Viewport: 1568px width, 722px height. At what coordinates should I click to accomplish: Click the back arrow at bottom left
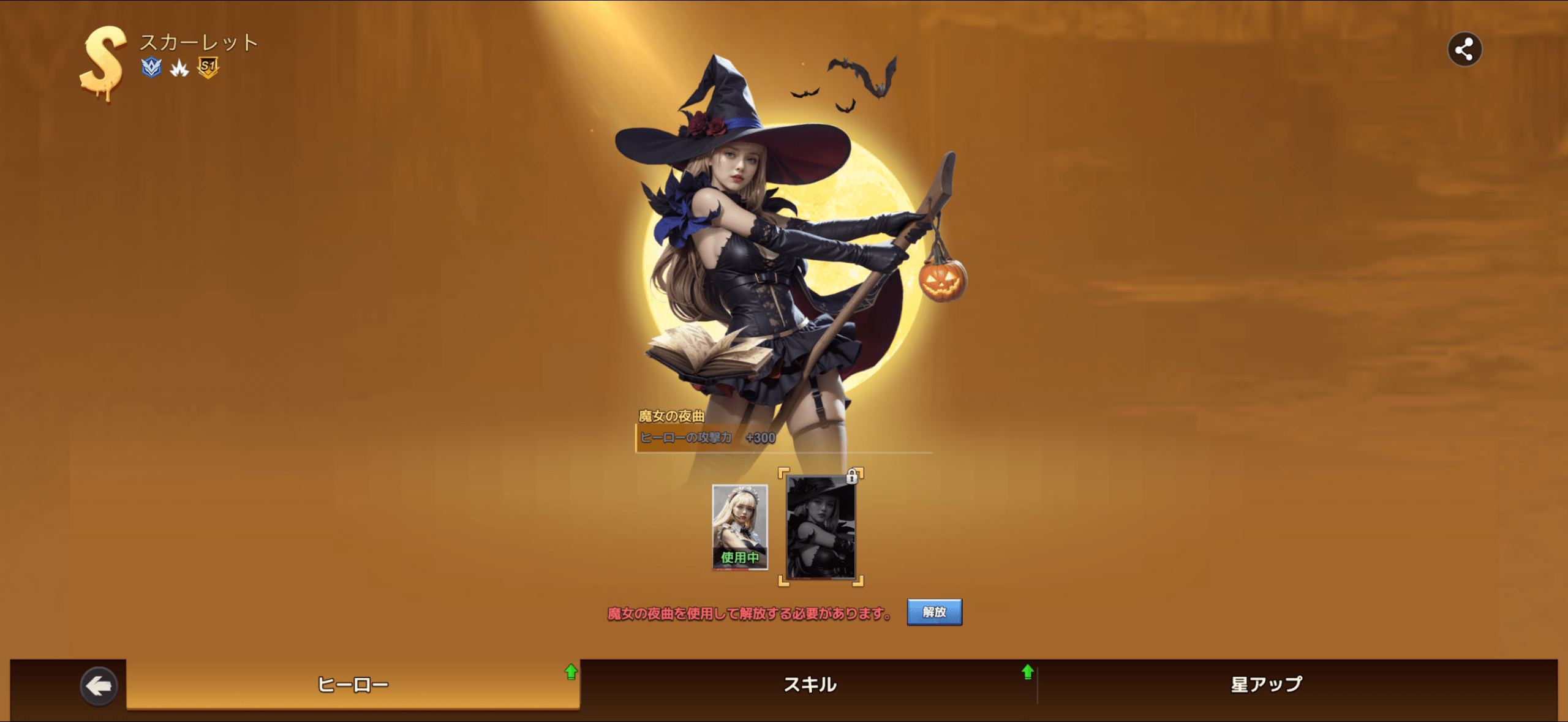click(100, 685)
